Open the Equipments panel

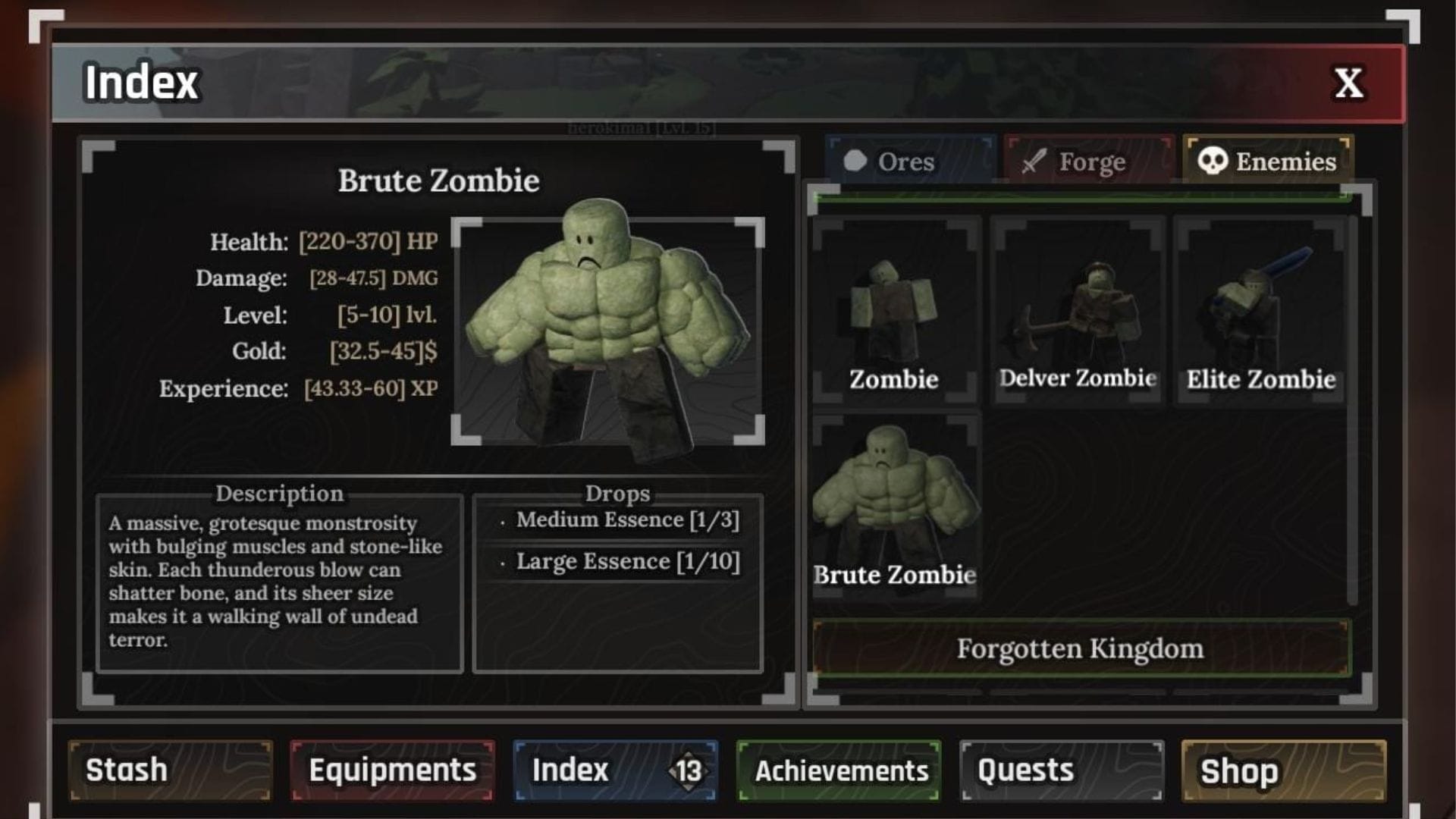pos(391,770)
